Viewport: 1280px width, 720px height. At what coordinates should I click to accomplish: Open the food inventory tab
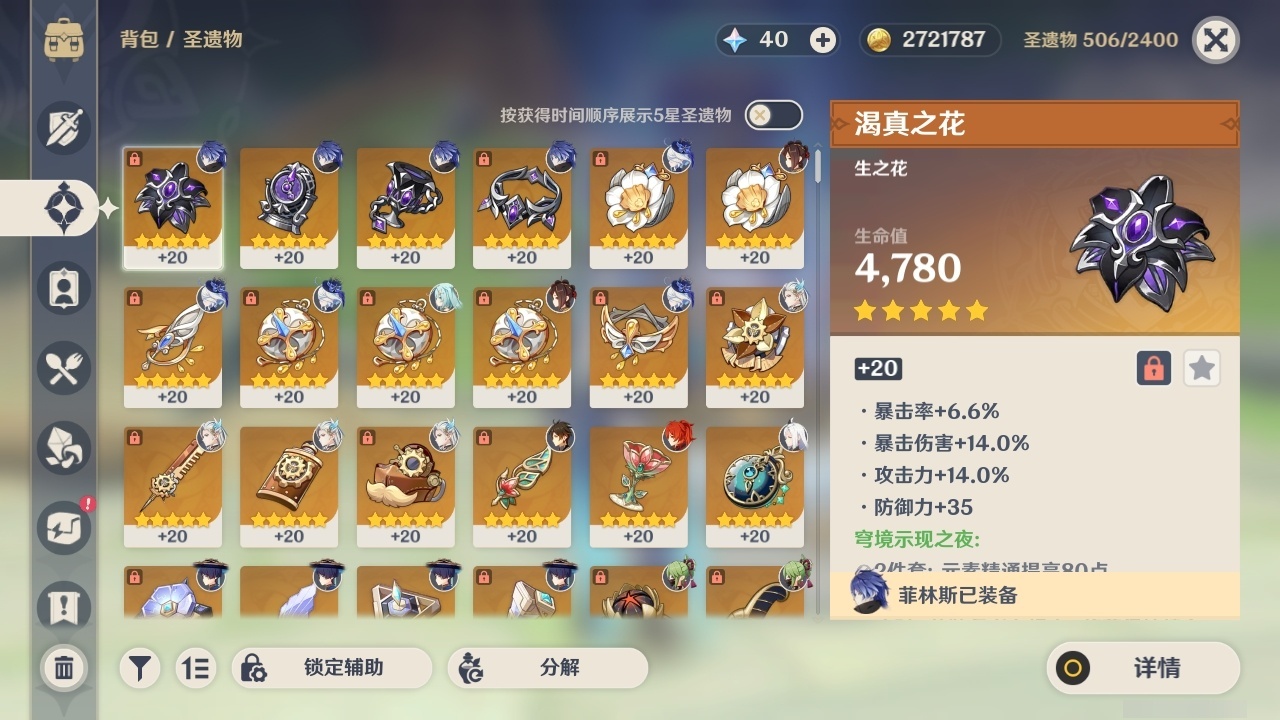click(64, 368)
